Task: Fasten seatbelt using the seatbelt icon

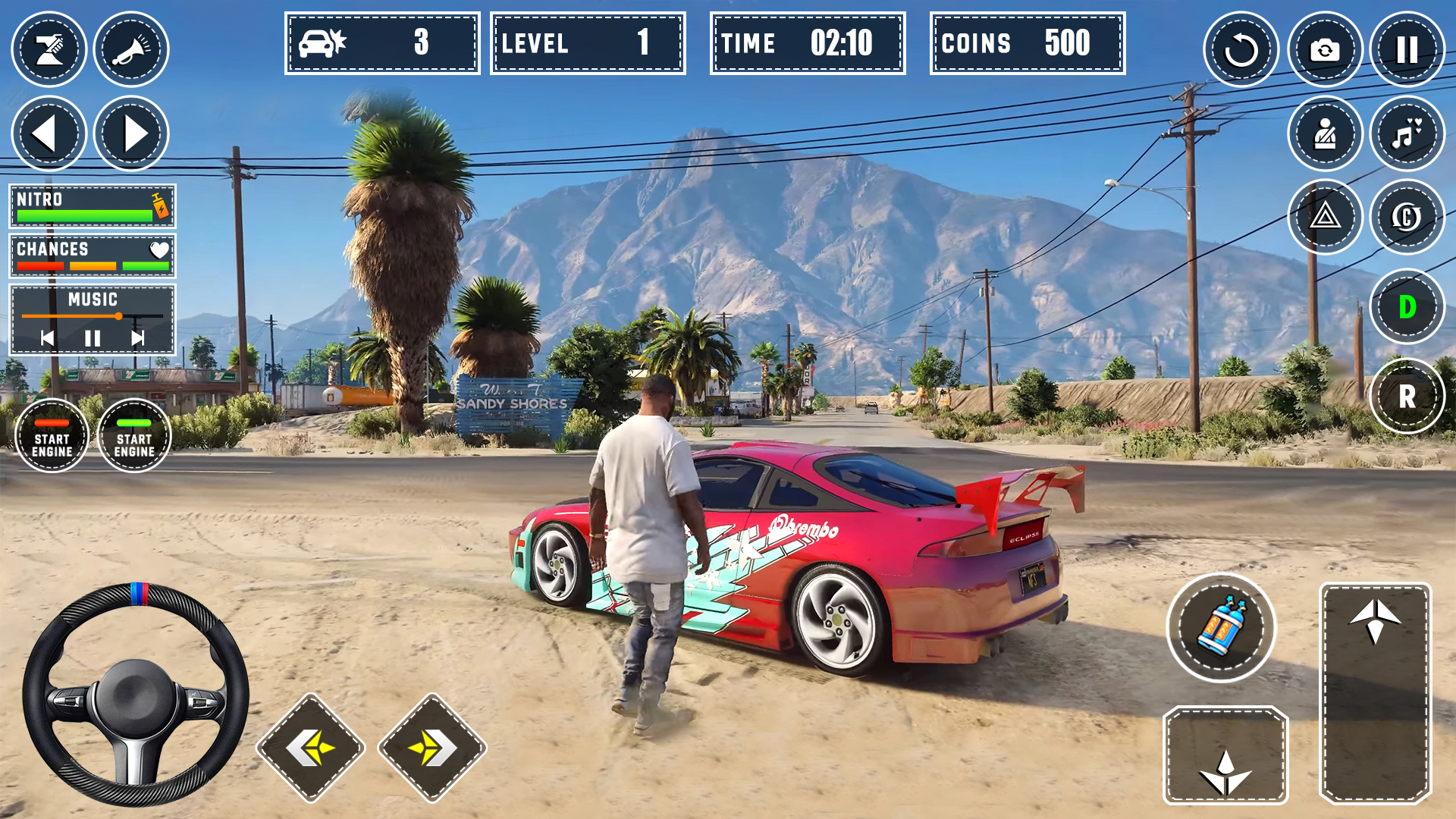Action: point(1325,133)
